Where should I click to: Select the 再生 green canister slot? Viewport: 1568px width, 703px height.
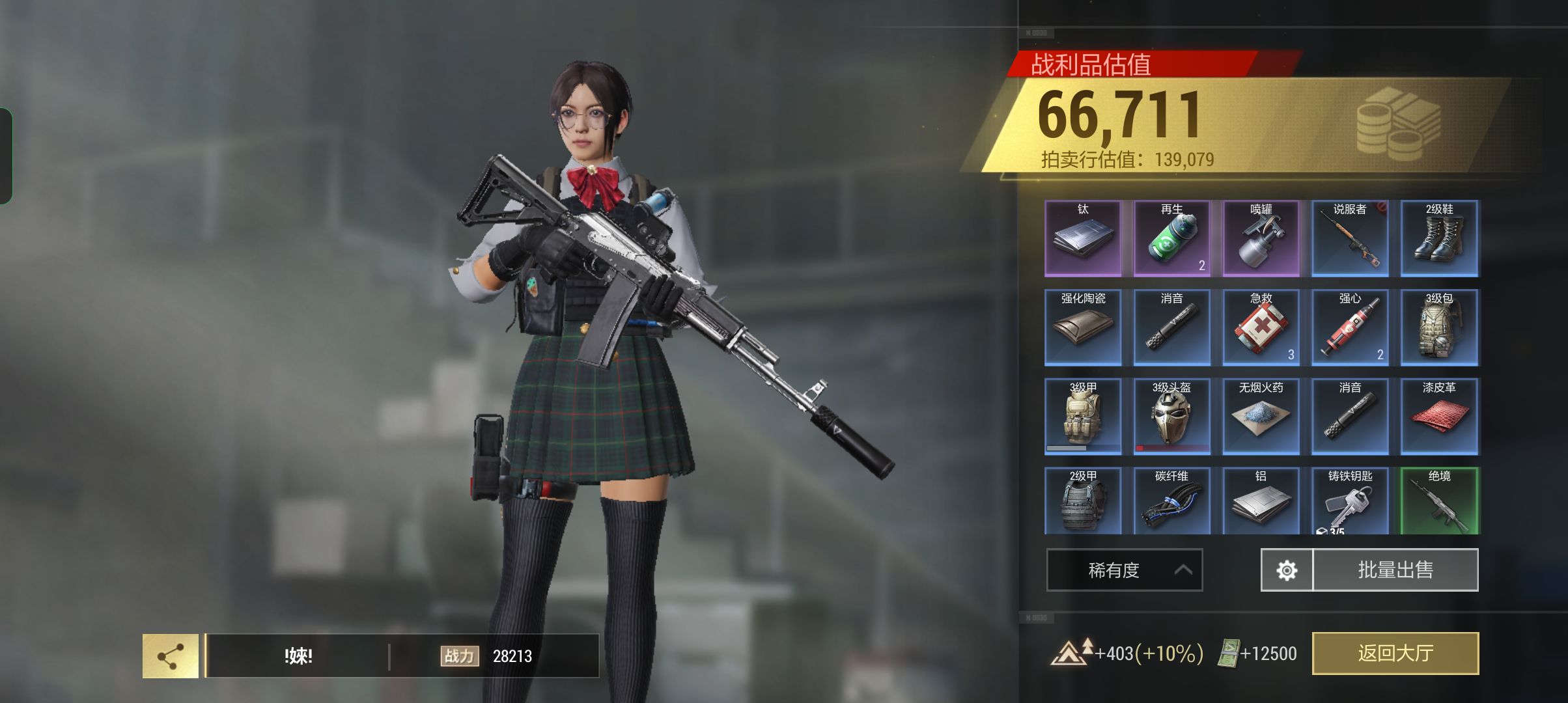[x=1172, y=238]
